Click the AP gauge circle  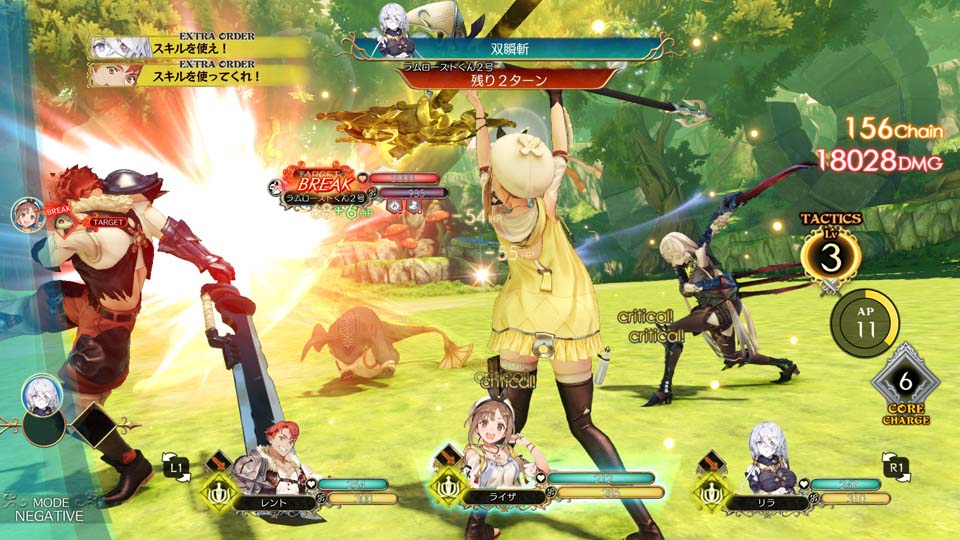[x=864, y=322]
